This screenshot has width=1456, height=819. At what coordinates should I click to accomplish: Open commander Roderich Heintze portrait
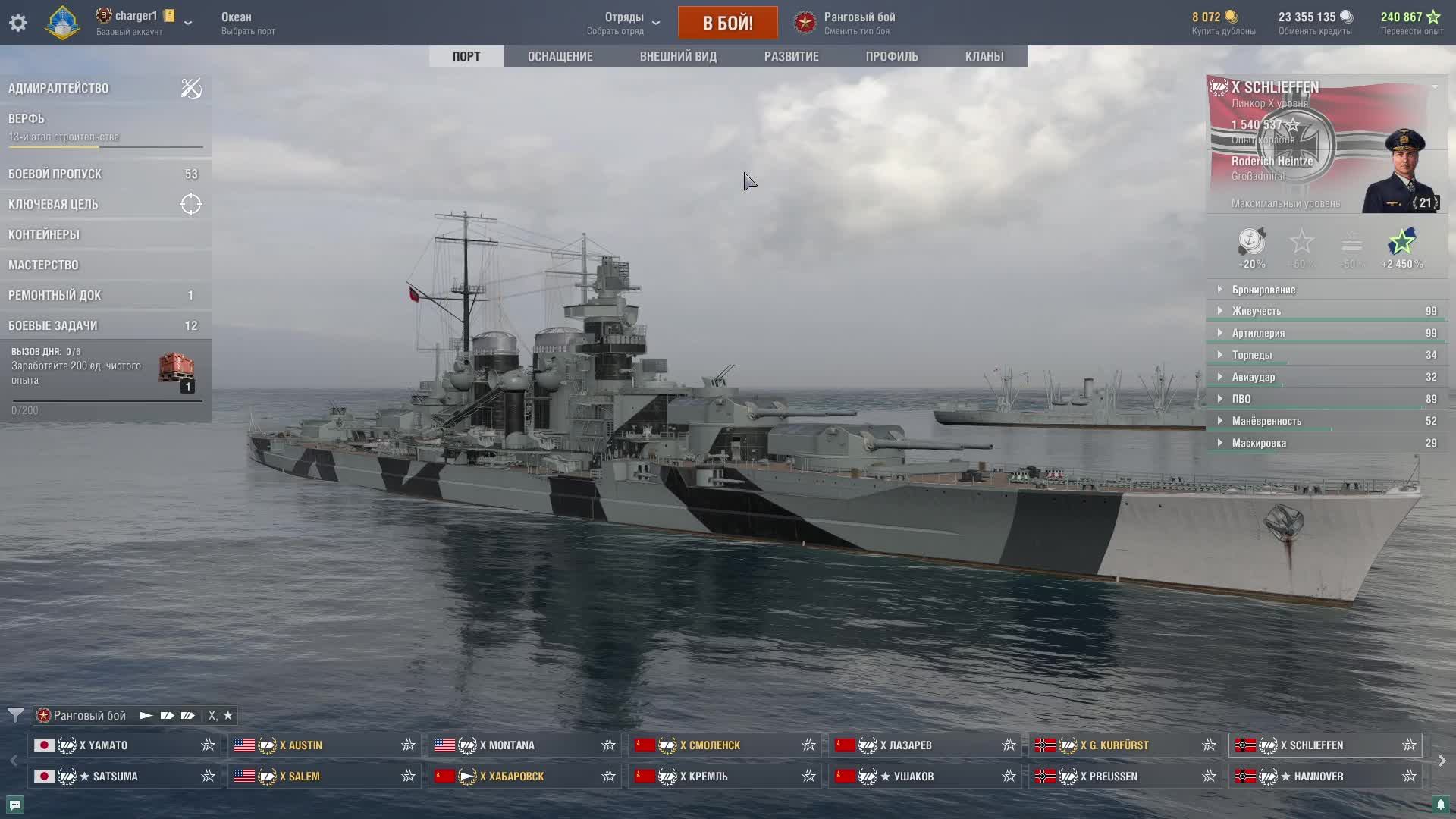[1401, 172]
